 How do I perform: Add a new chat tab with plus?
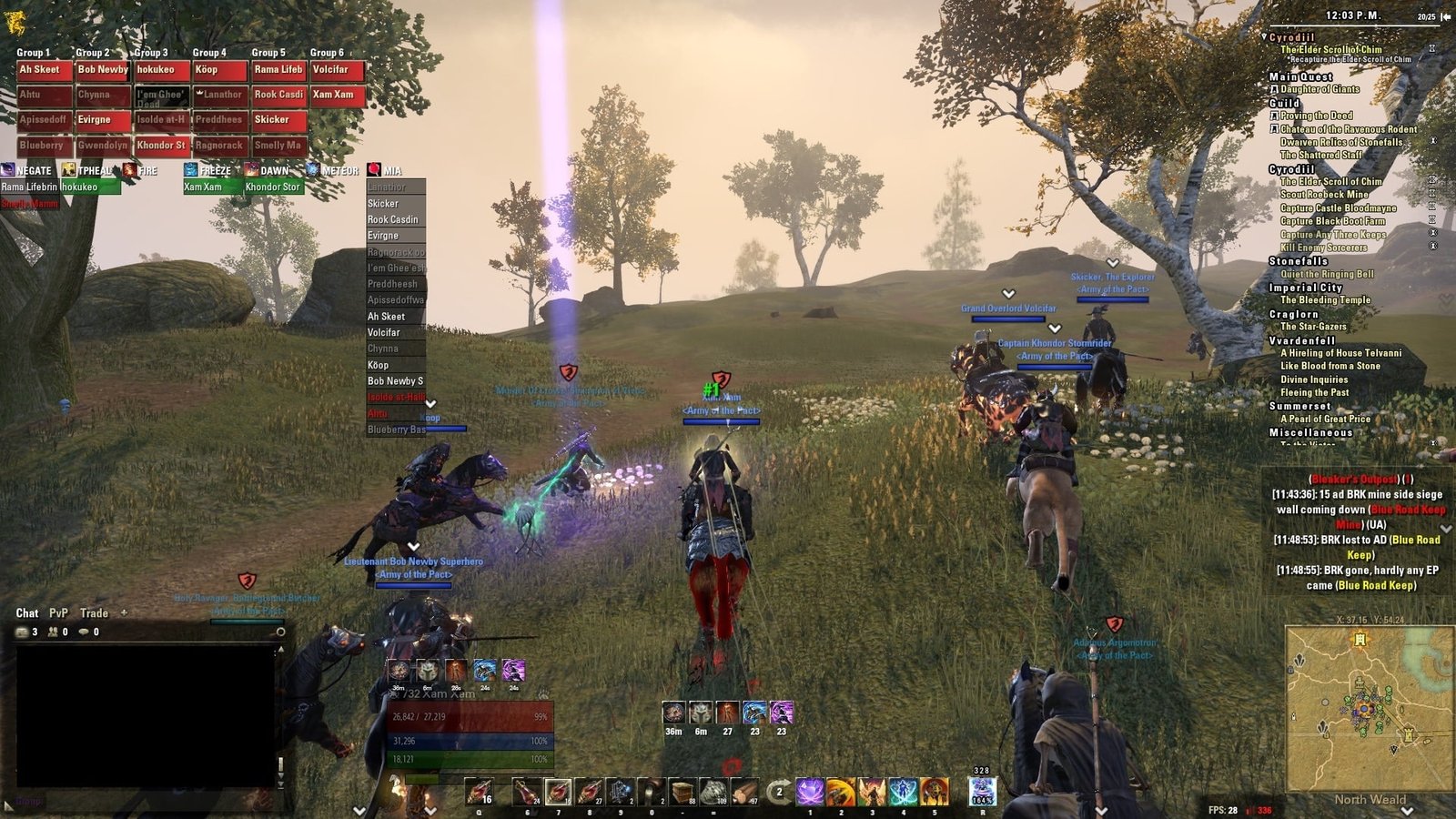(124, 612)
